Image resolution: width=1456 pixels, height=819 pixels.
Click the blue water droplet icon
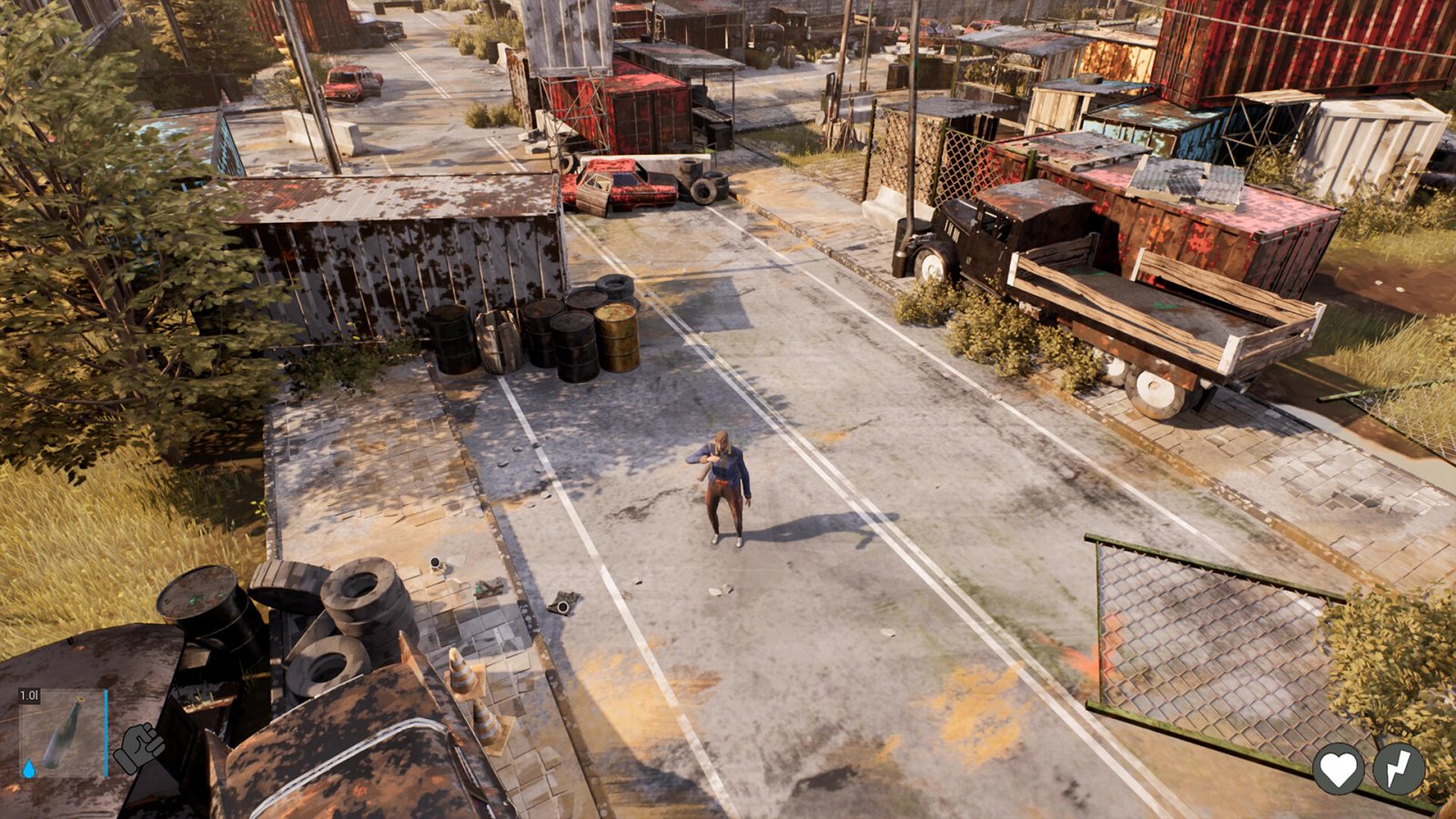click(29, 769)
